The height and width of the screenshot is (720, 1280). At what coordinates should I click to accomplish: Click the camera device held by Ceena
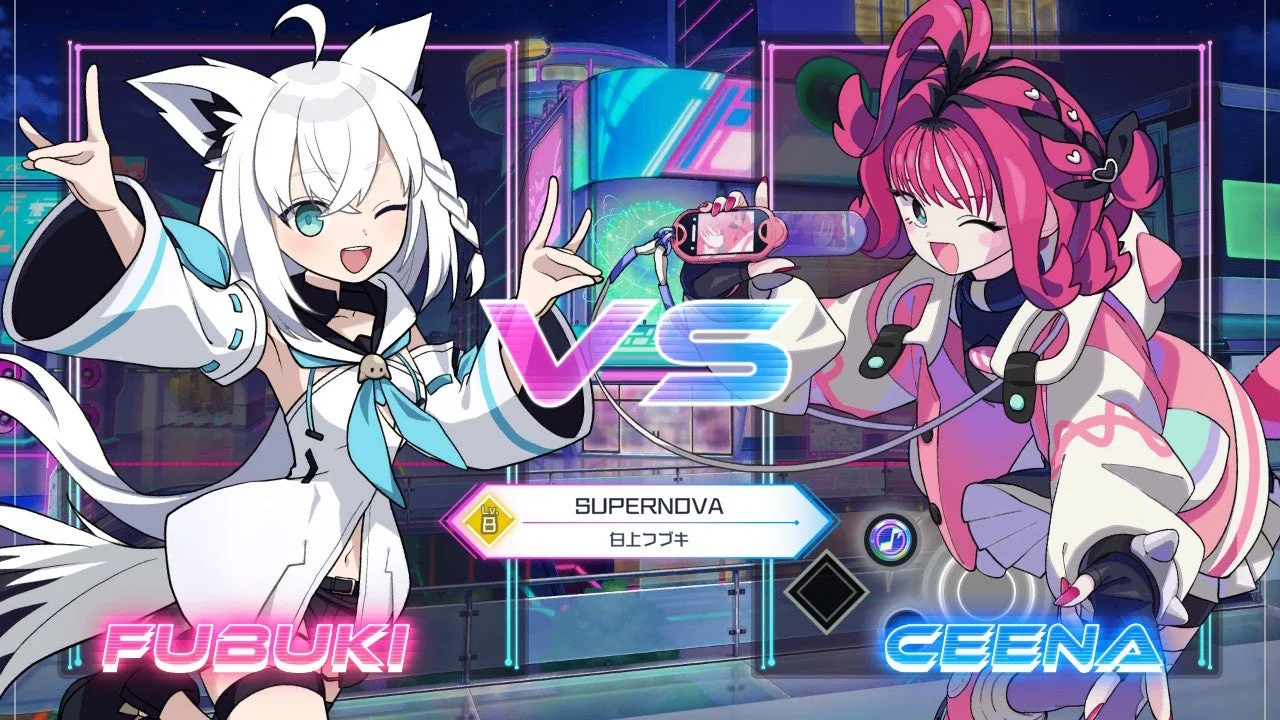730,235
